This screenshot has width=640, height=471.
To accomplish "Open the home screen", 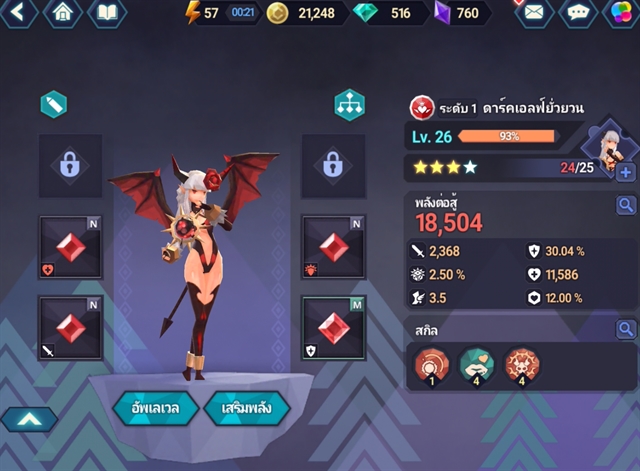I will tap(63, 13).
